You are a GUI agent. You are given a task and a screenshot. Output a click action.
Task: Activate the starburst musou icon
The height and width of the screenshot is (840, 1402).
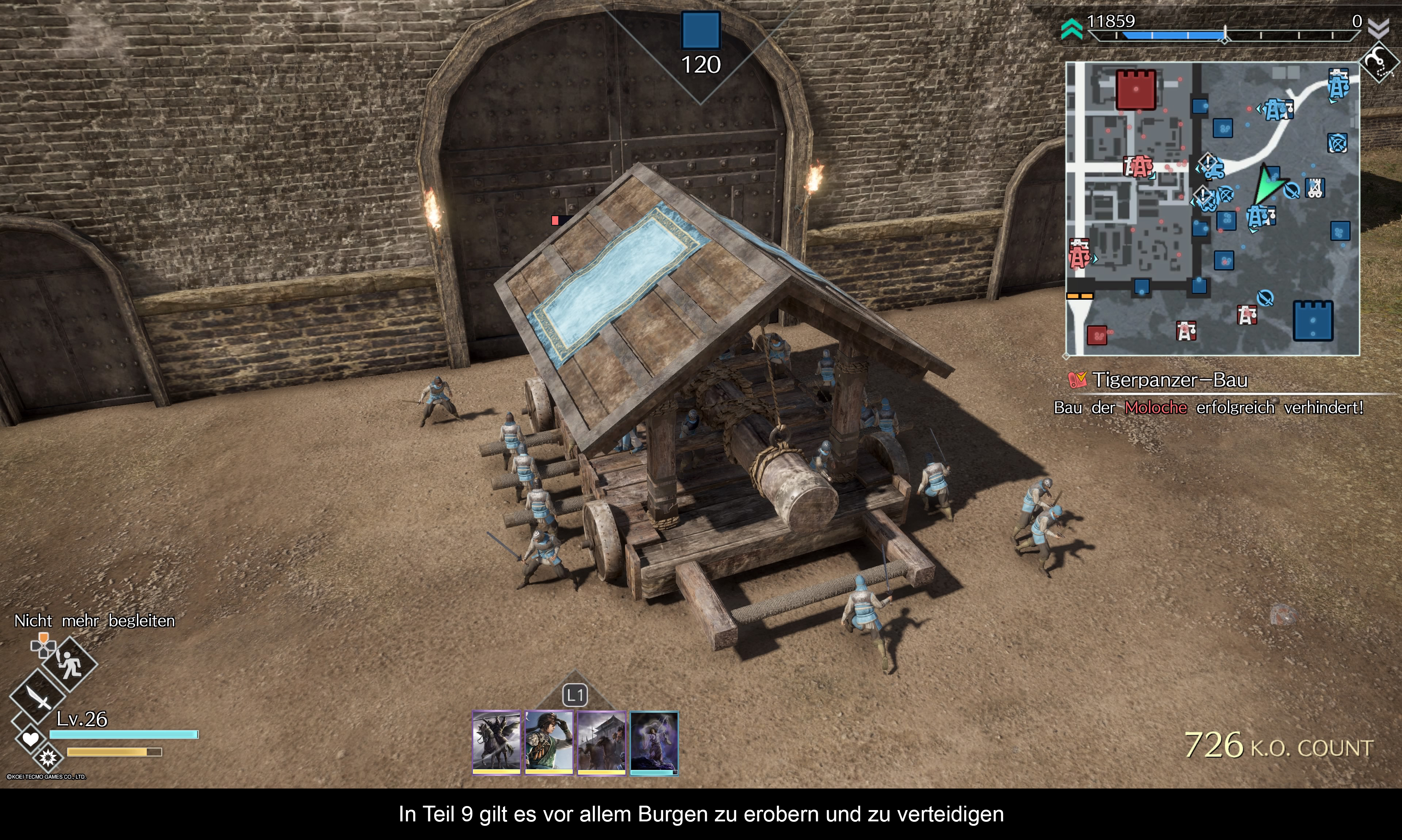[48, 757]
